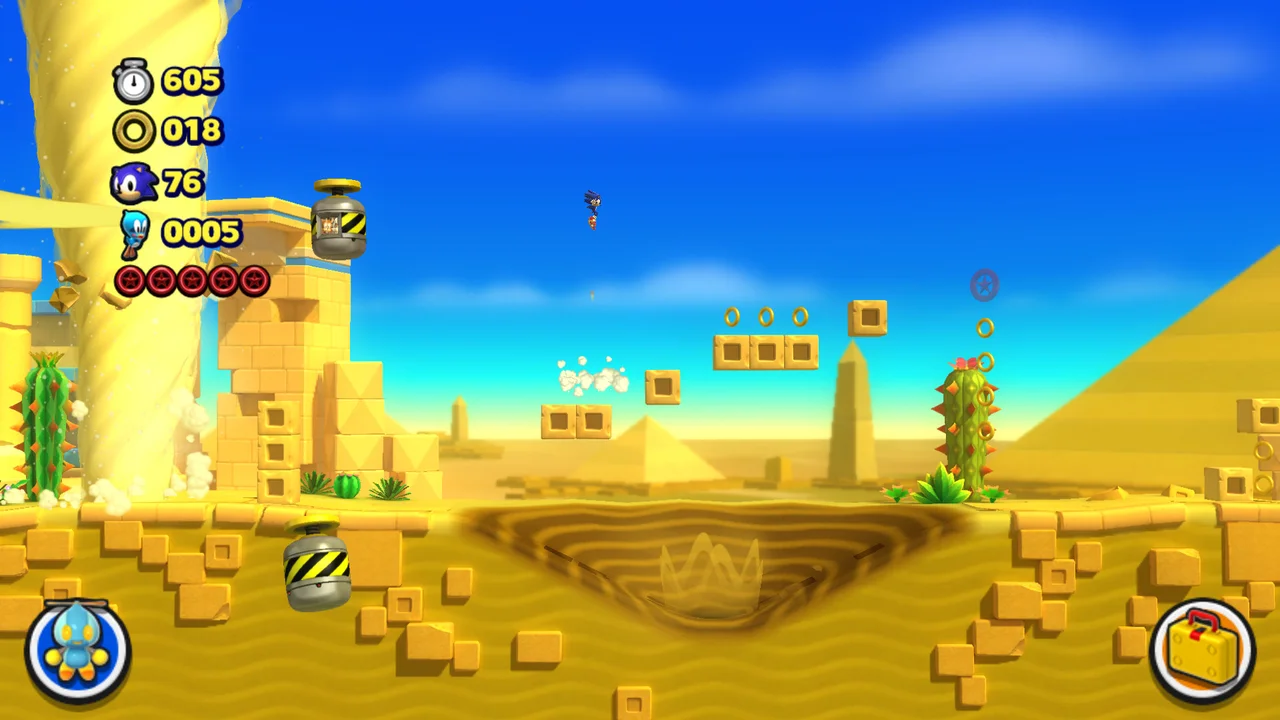1280x720 pixels.
Task: Click the last red star ring medal
Action: point(253,281)
